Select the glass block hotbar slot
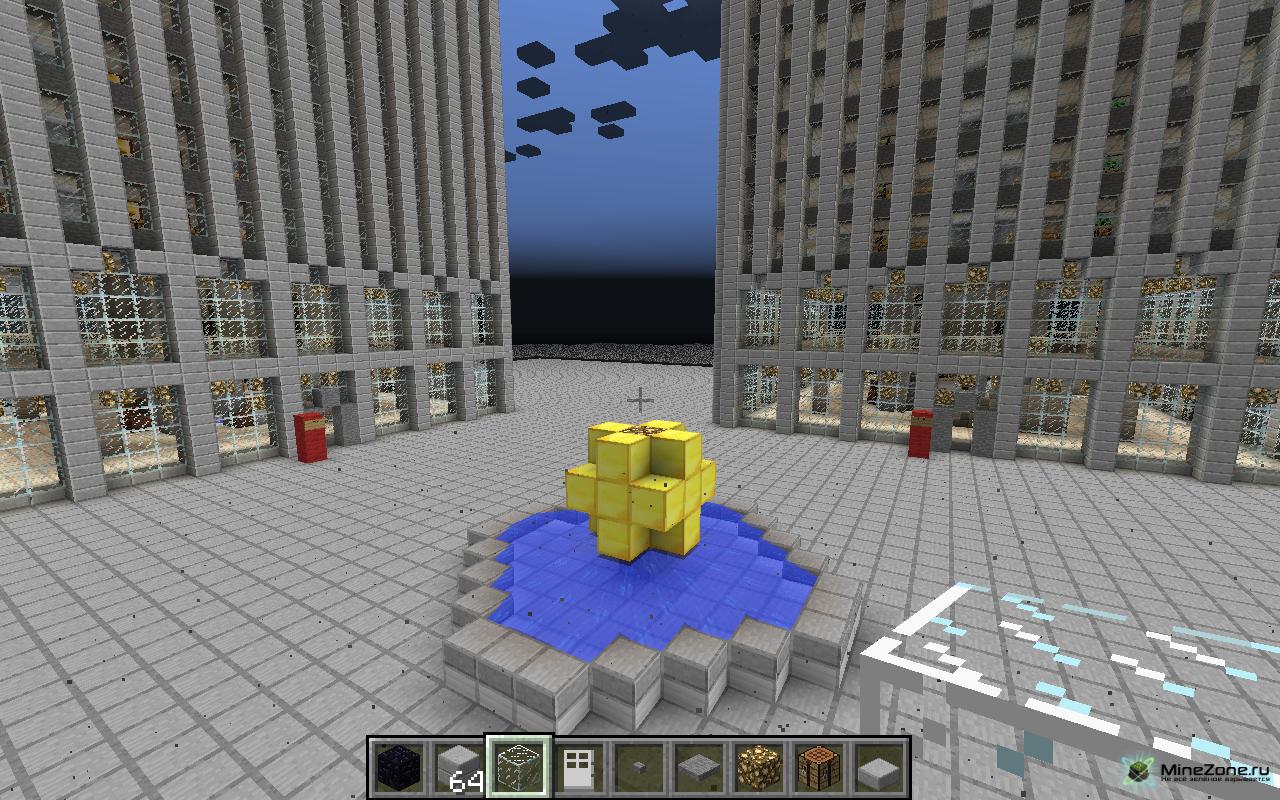Viewport: 1280px width, 800px height. (x=518, y=767)
